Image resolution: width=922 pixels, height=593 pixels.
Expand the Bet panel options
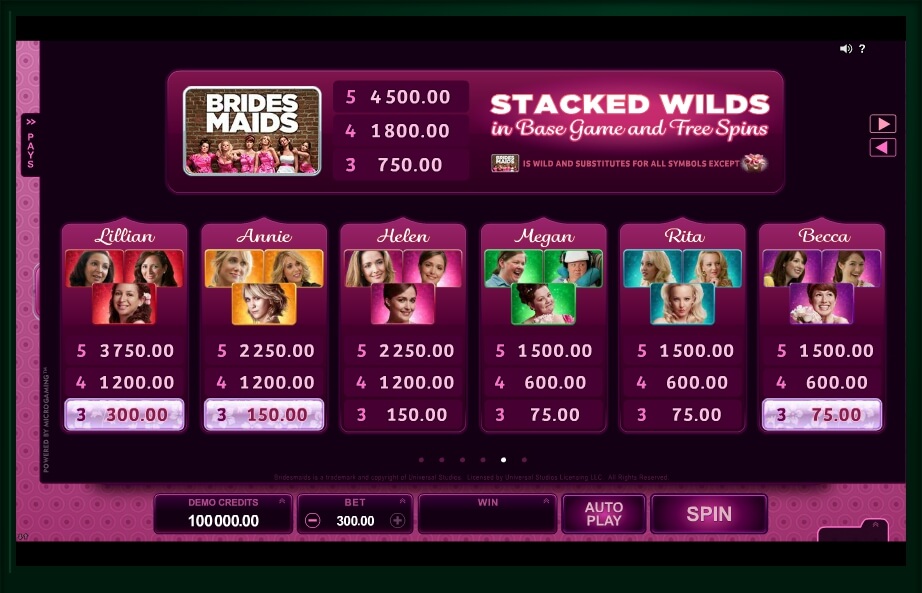(403, 502)
